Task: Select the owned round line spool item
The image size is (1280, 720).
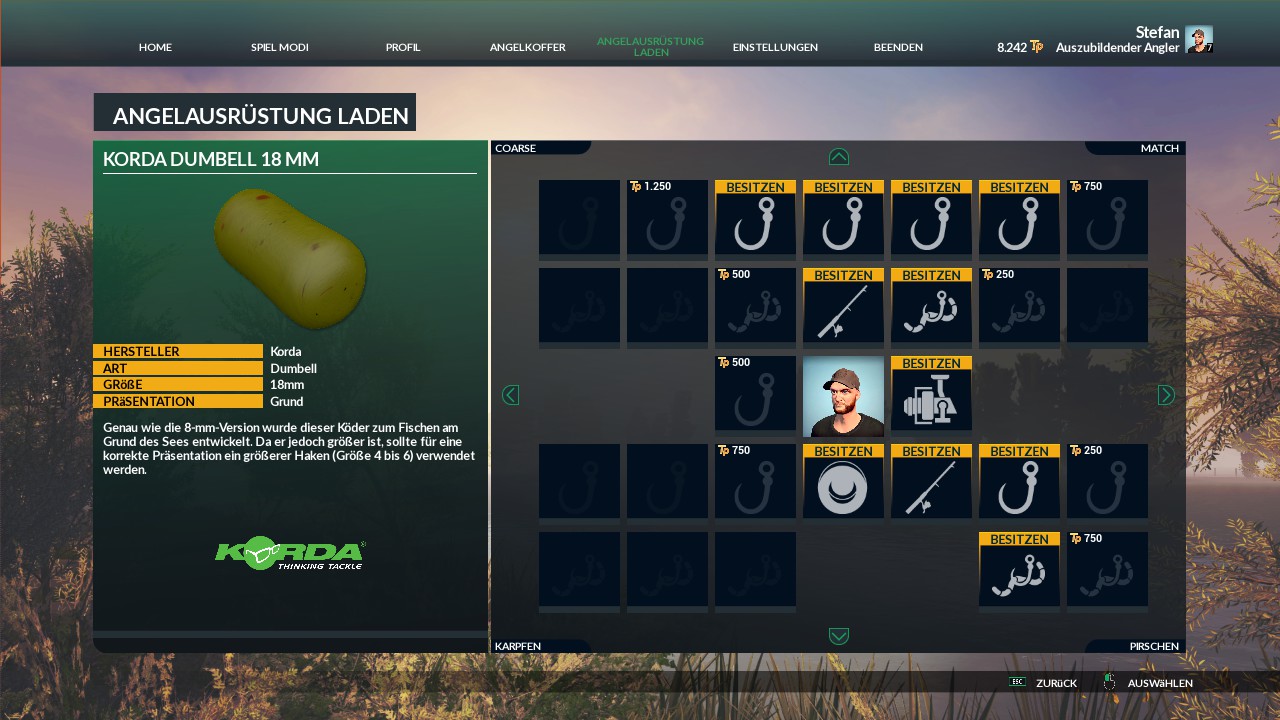Action: tap(843, 482)
